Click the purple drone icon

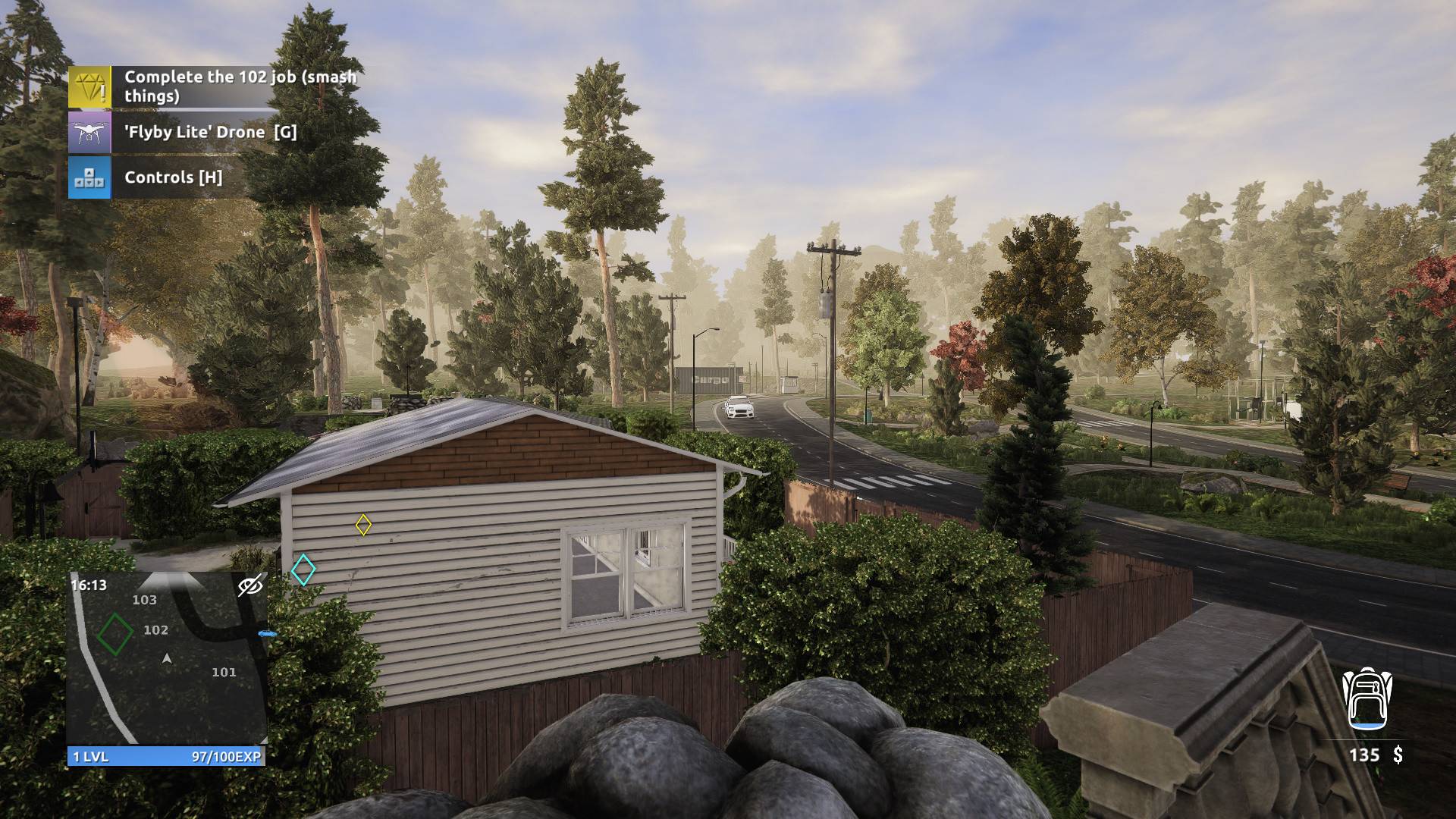(x=89, y=133)
